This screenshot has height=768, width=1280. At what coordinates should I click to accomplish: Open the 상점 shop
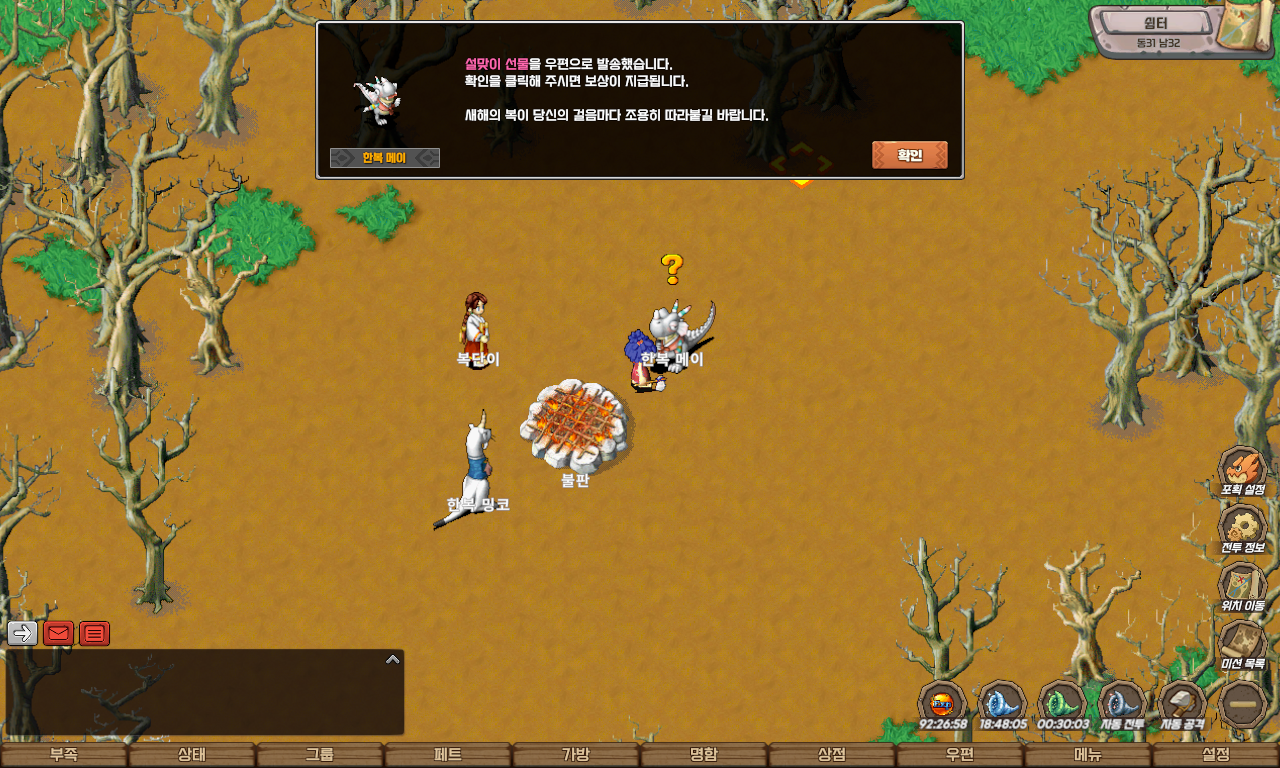(832, 755)
